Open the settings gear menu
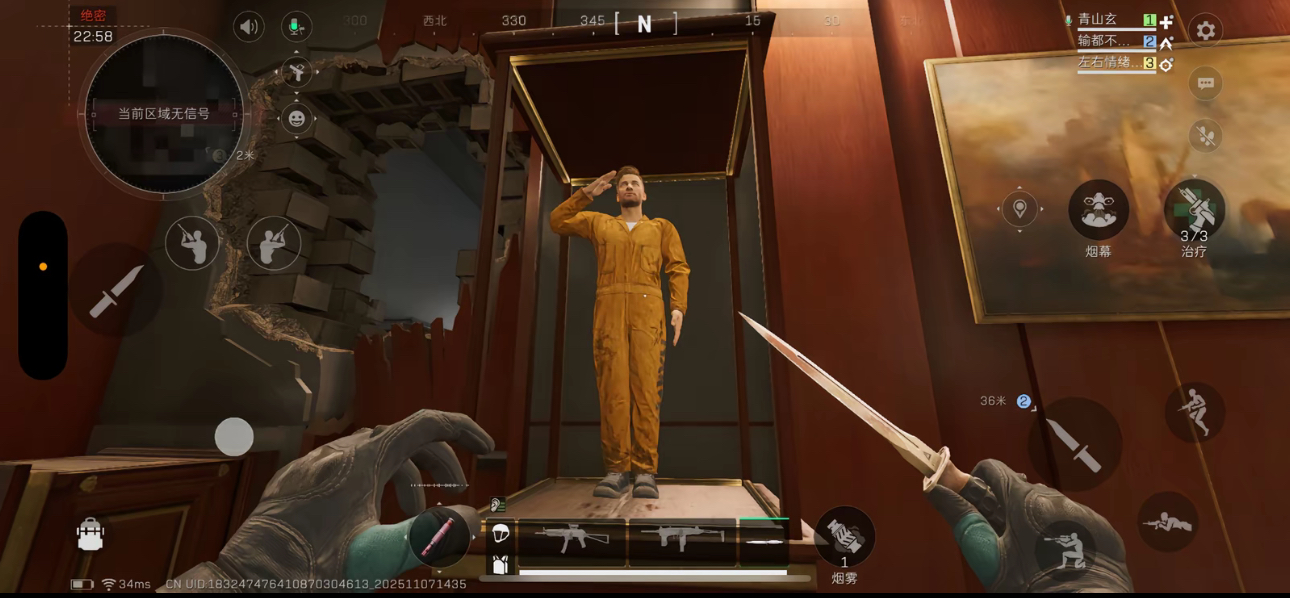 coord(1205,31)
